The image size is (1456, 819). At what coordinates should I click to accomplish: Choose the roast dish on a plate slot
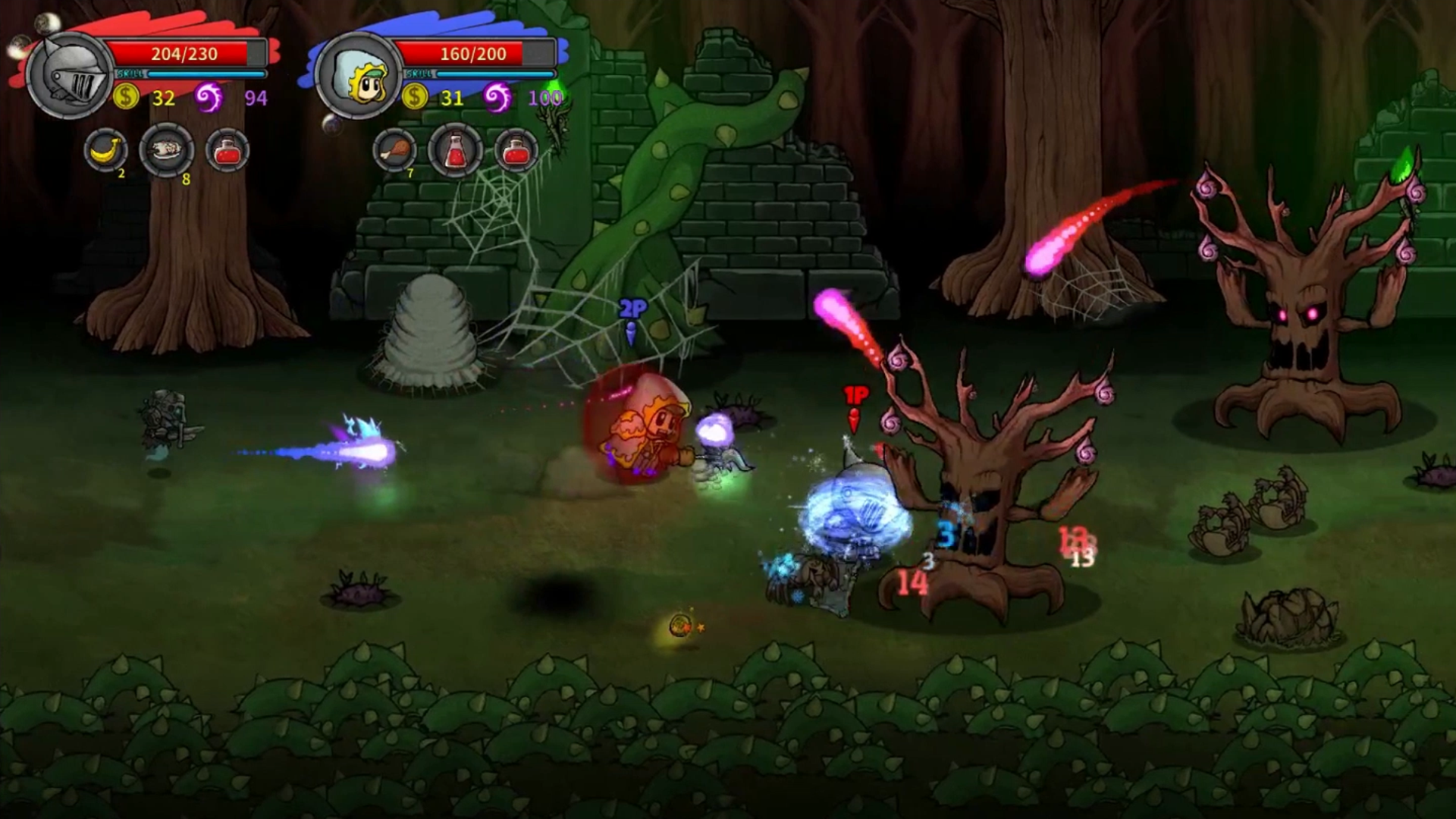pos(167,150)
